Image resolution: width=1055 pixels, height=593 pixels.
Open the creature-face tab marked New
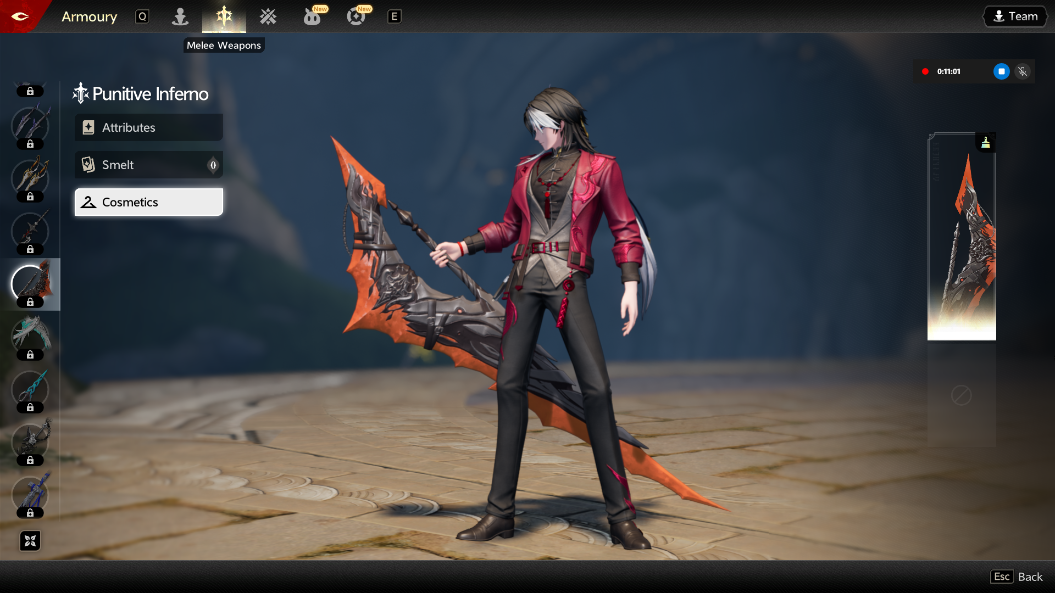coord(312,16)
